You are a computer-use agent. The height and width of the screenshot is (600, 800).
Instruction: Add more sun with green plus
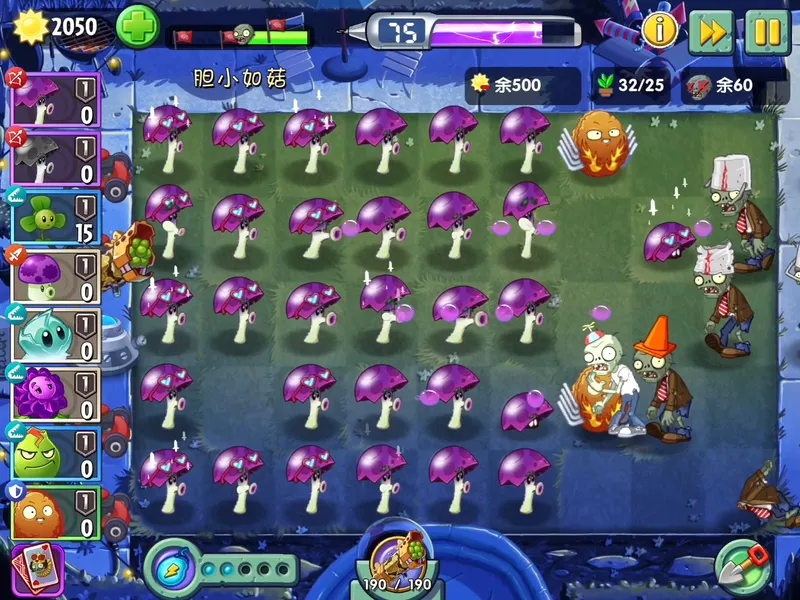click(137, 27)
